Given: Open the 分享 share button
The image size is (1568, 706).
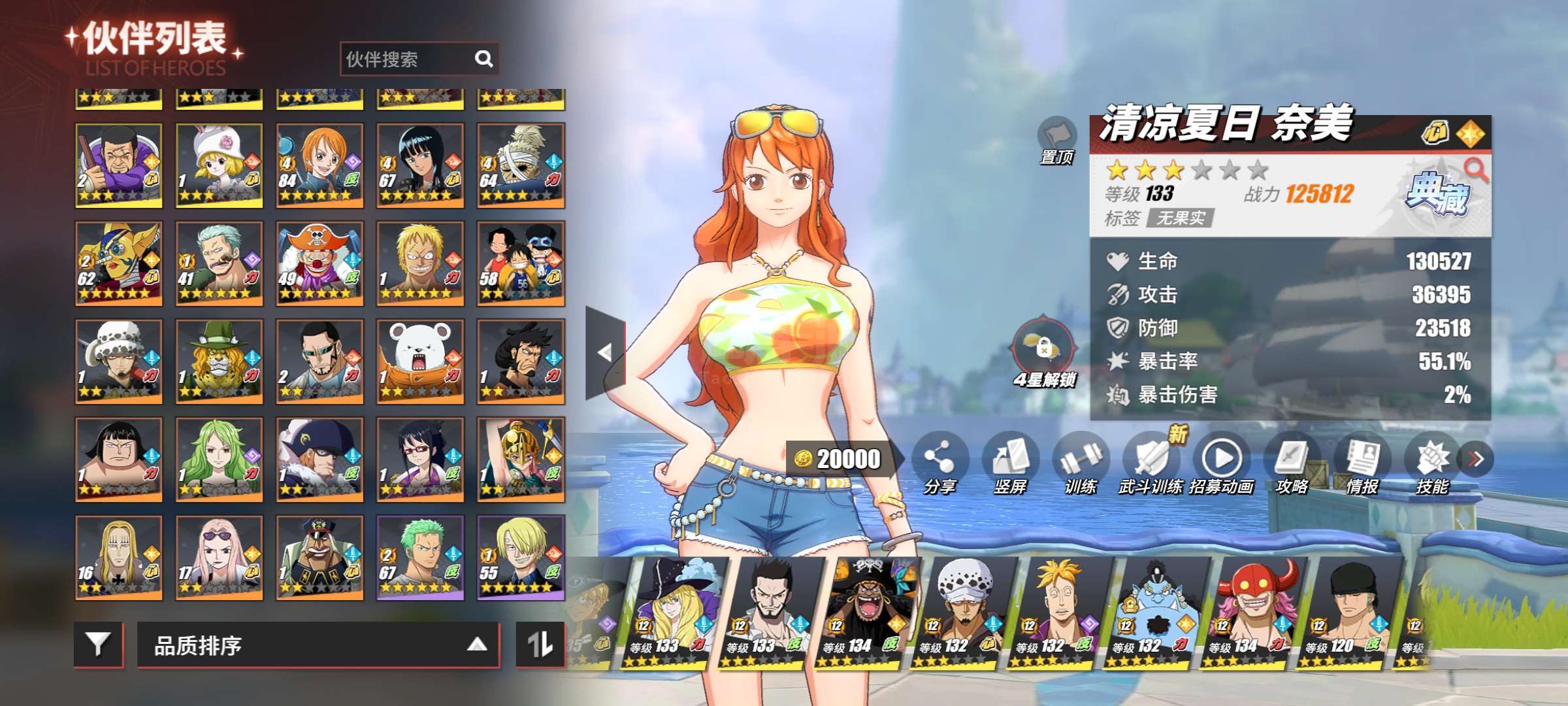Looking at the screenshot, I should point(939,461).
